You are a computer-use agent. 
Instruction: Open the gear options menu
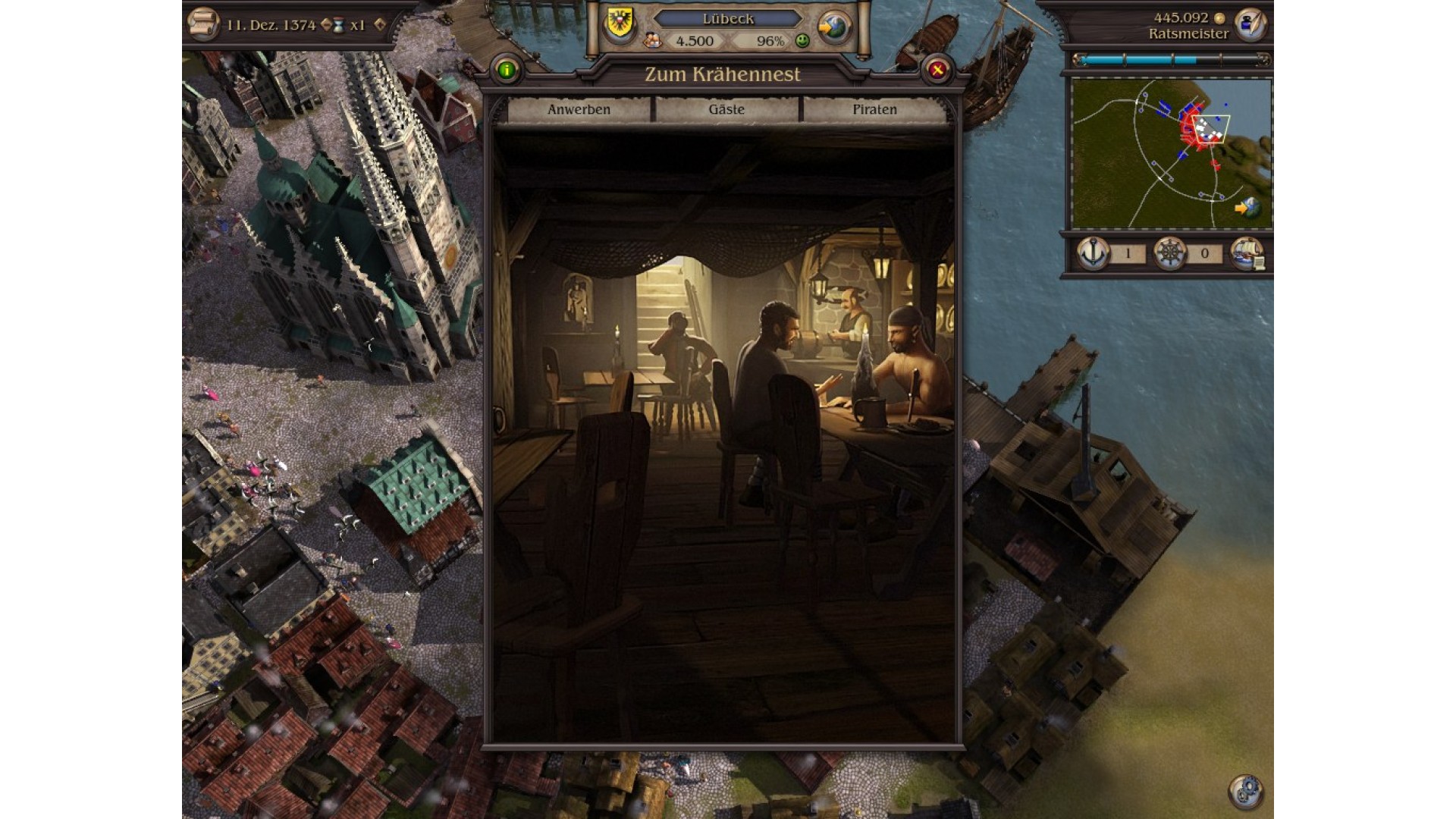pyautogui.click(x=1245, y=791)
